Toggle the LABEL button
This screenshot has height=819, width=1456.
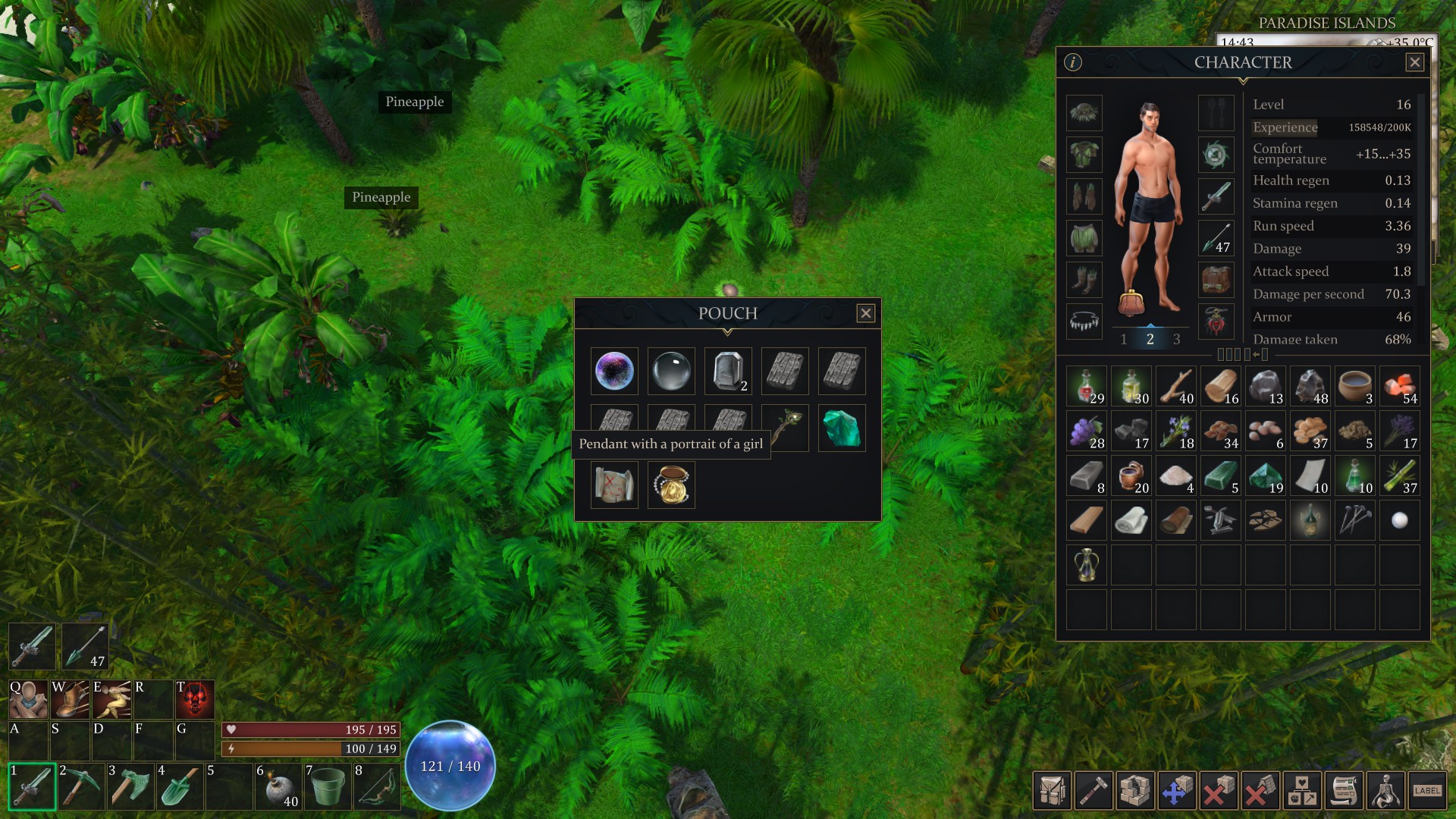1426,791
